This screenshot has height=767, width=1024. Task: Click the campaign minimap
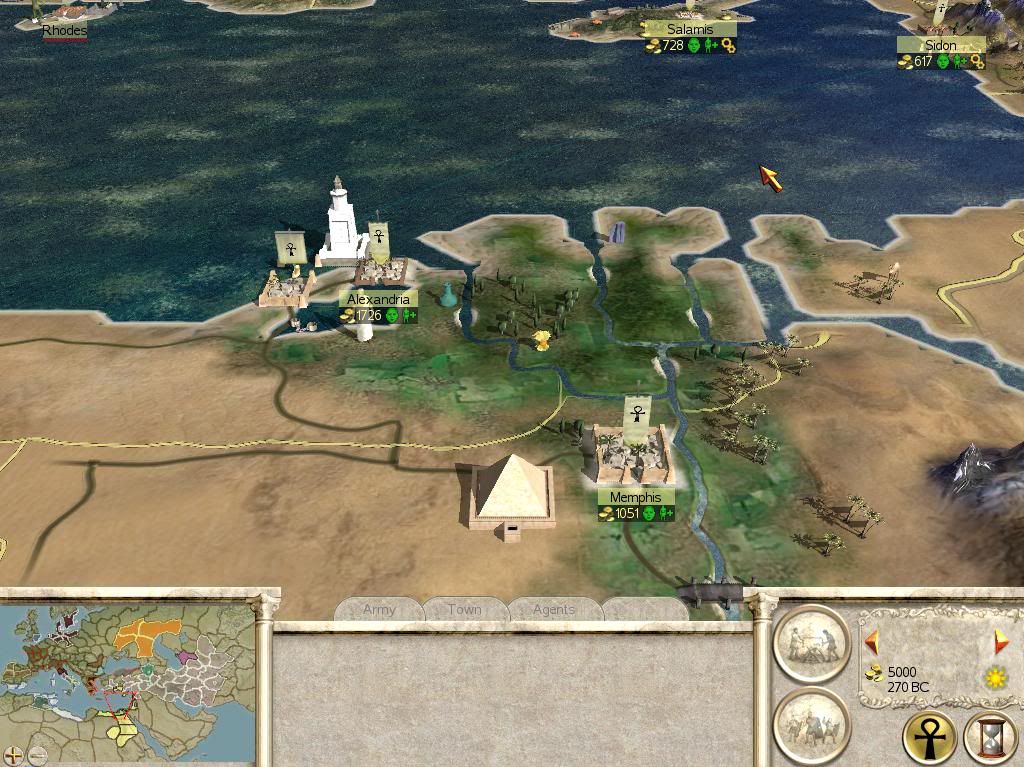pos(128,676)
